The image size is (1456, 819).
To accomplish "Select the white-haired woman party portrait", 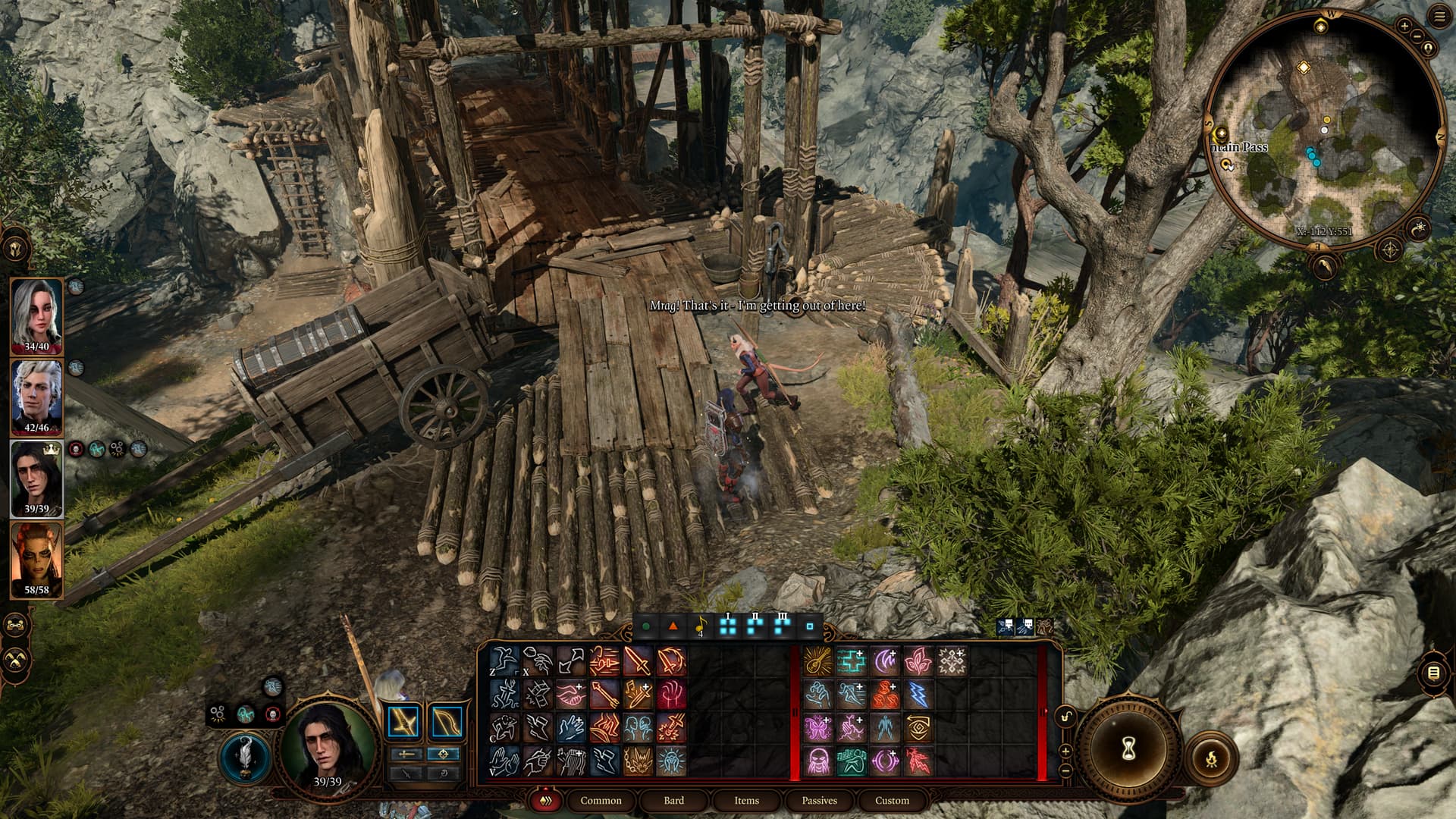I will [36, 314].
